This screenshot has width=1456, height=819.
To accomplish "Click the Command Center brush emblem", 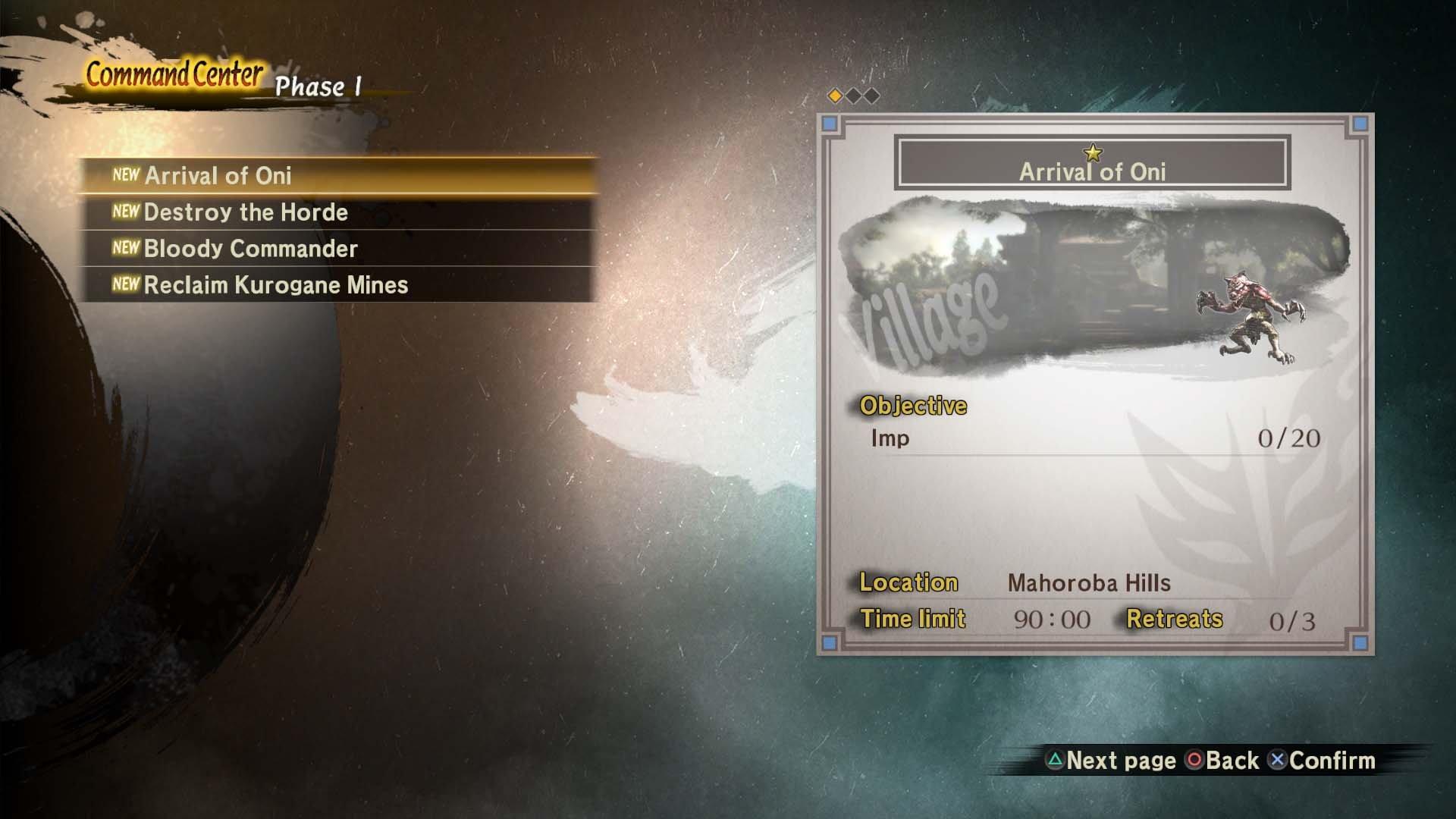I will 174,76.
